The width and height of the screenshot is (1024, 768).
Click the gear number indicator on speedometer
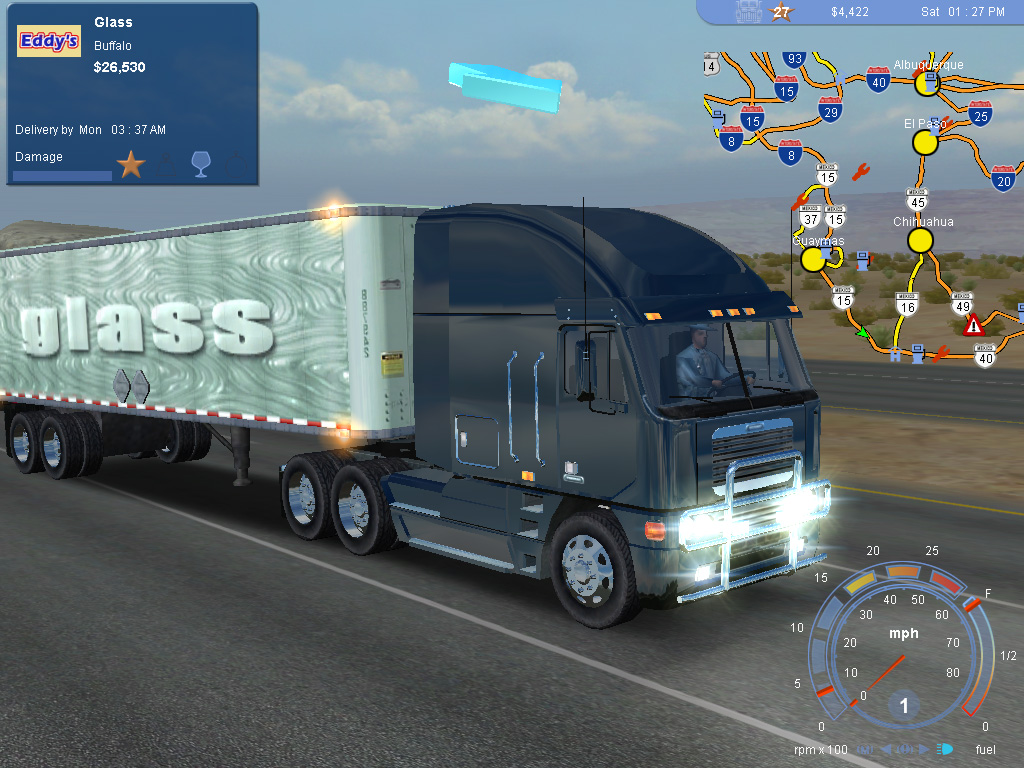point(904,706)
